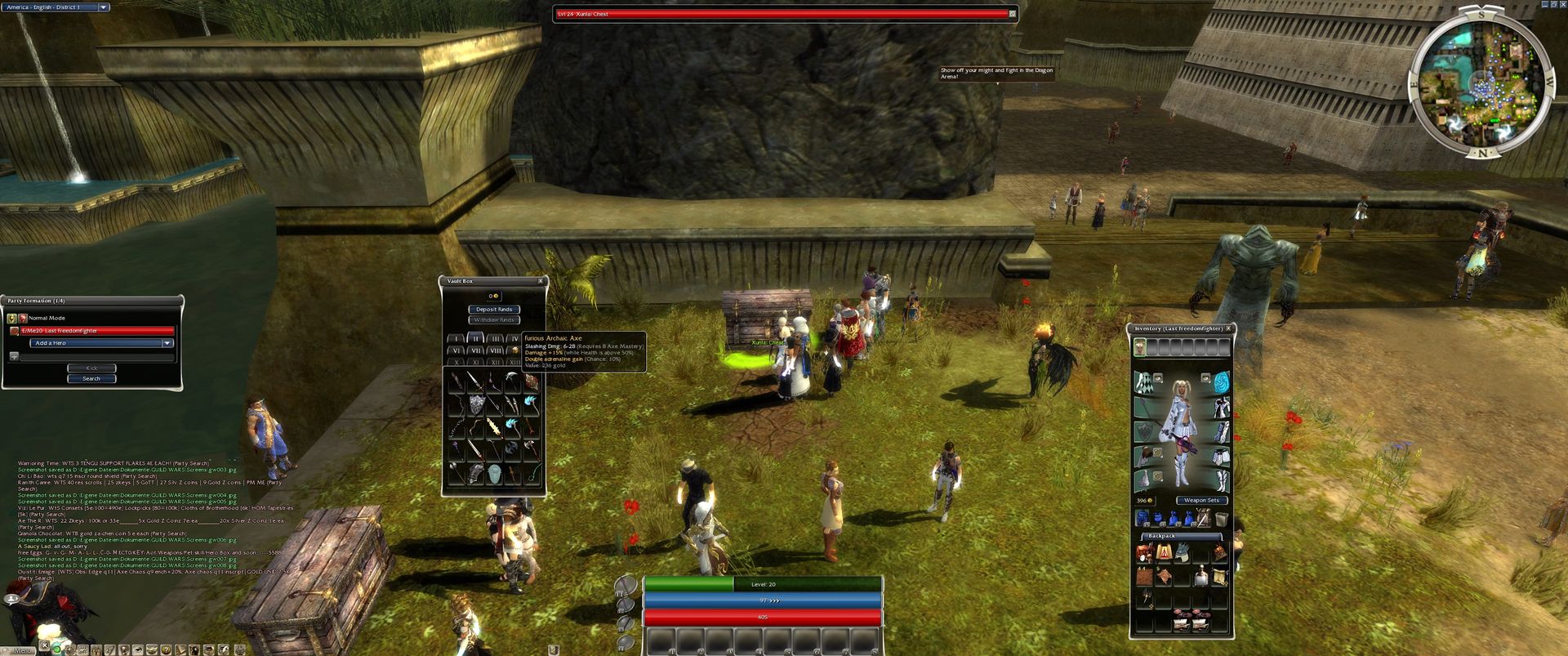Viewport: 1568px width, 656px height.
Task: Select the blue swirl headgear equipment slot
Action: coord(1221,383)
